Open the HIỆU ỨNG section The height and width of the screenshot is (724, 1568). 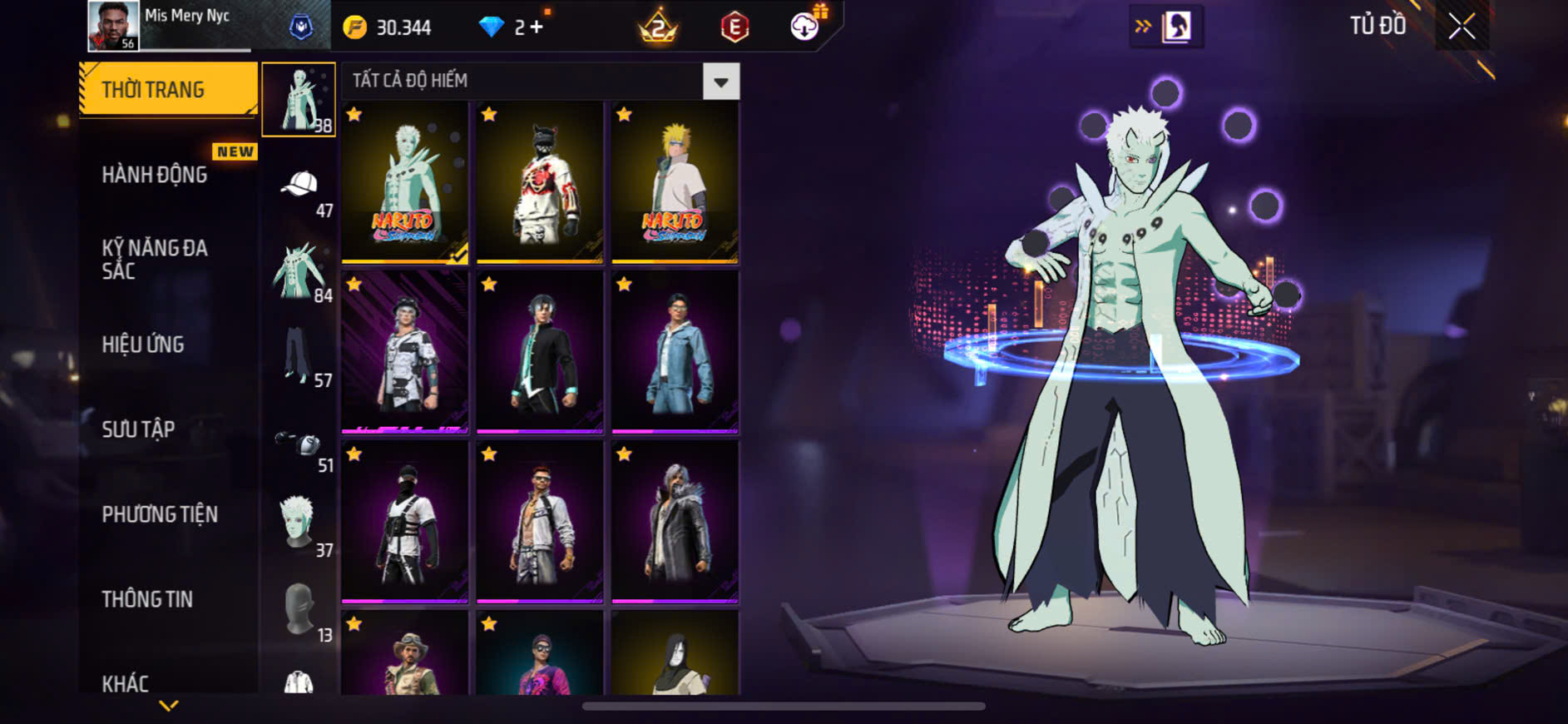point(143,345)
